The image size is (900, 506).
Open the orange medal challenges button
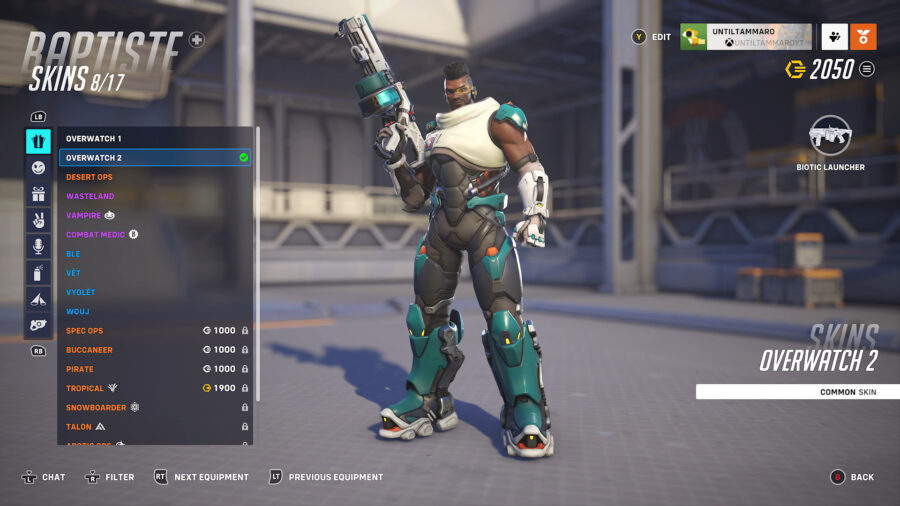coord(863,37)
